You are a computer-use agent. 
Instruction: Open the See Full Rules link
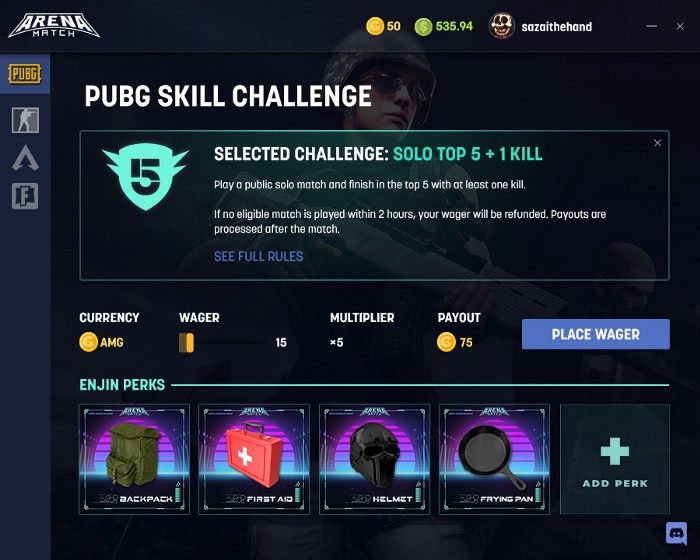(x=258, y=256)
